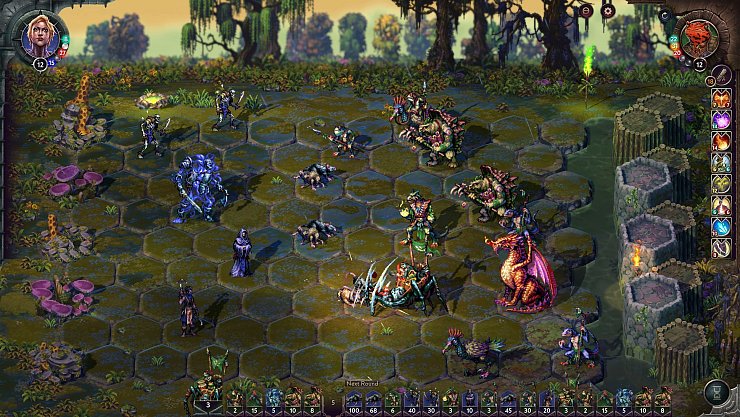The width and height of the screenshot is (740, 417).
Task: Select the red demon enemy hero portrait
Action: (x=700, y=37)
